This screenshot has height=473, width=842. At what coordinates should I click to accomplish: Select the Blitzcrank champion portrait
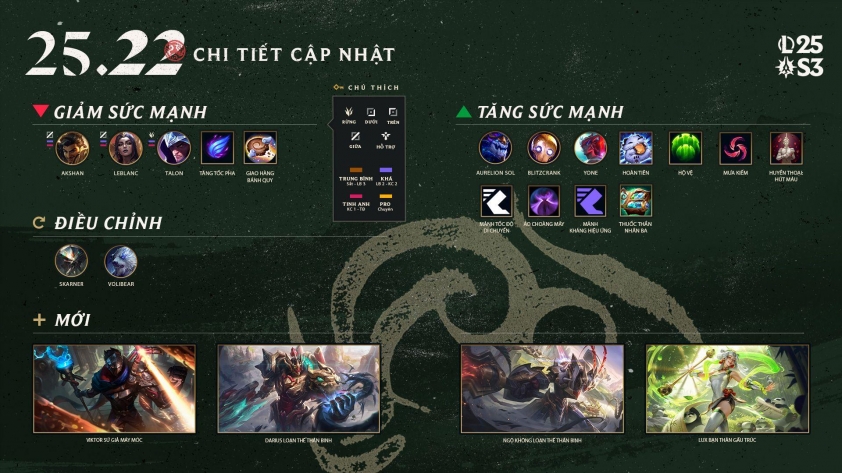point(544,148)
